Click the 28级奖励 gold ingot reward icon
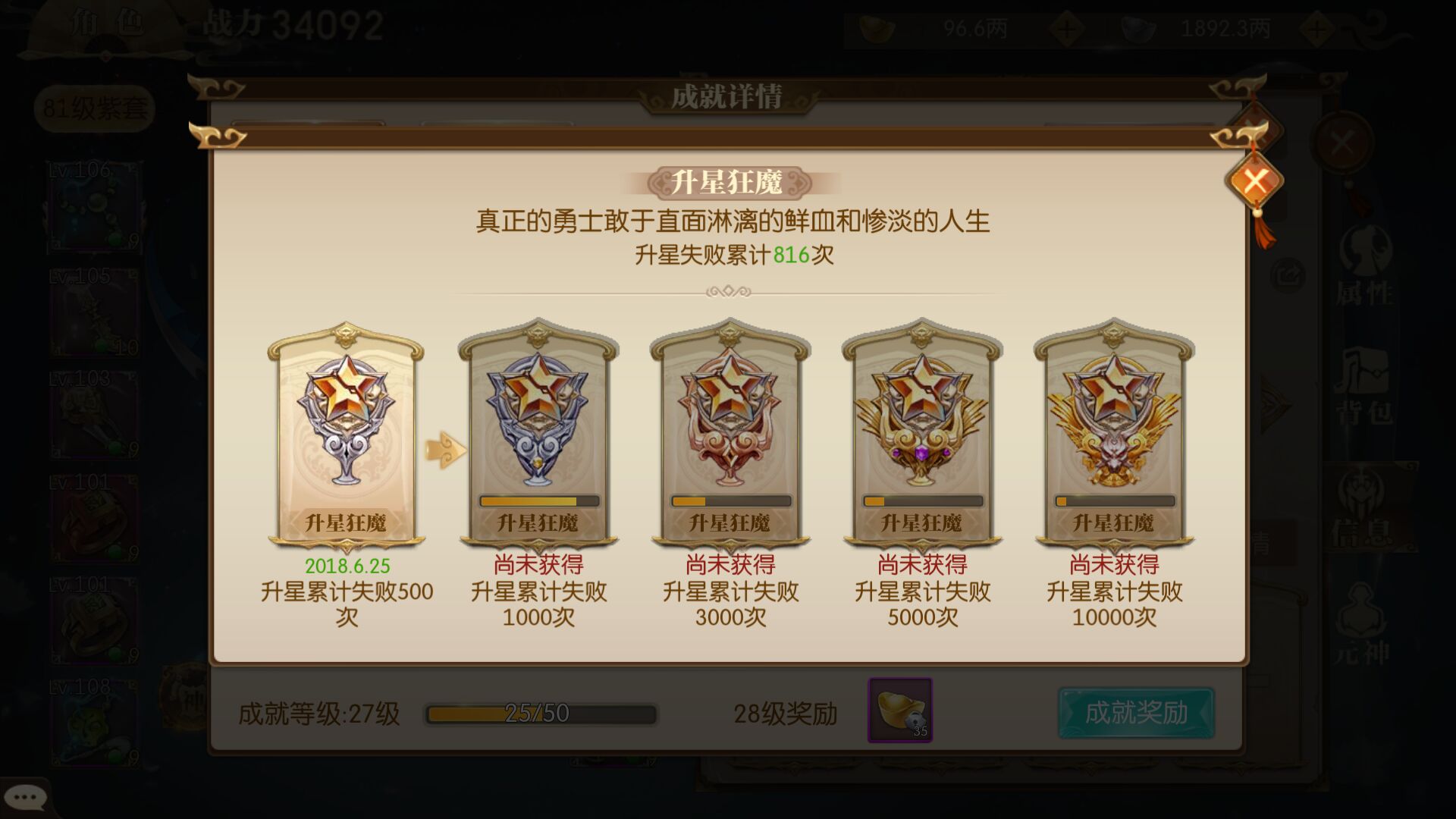The image size is (1456, 819). point(899,711)
